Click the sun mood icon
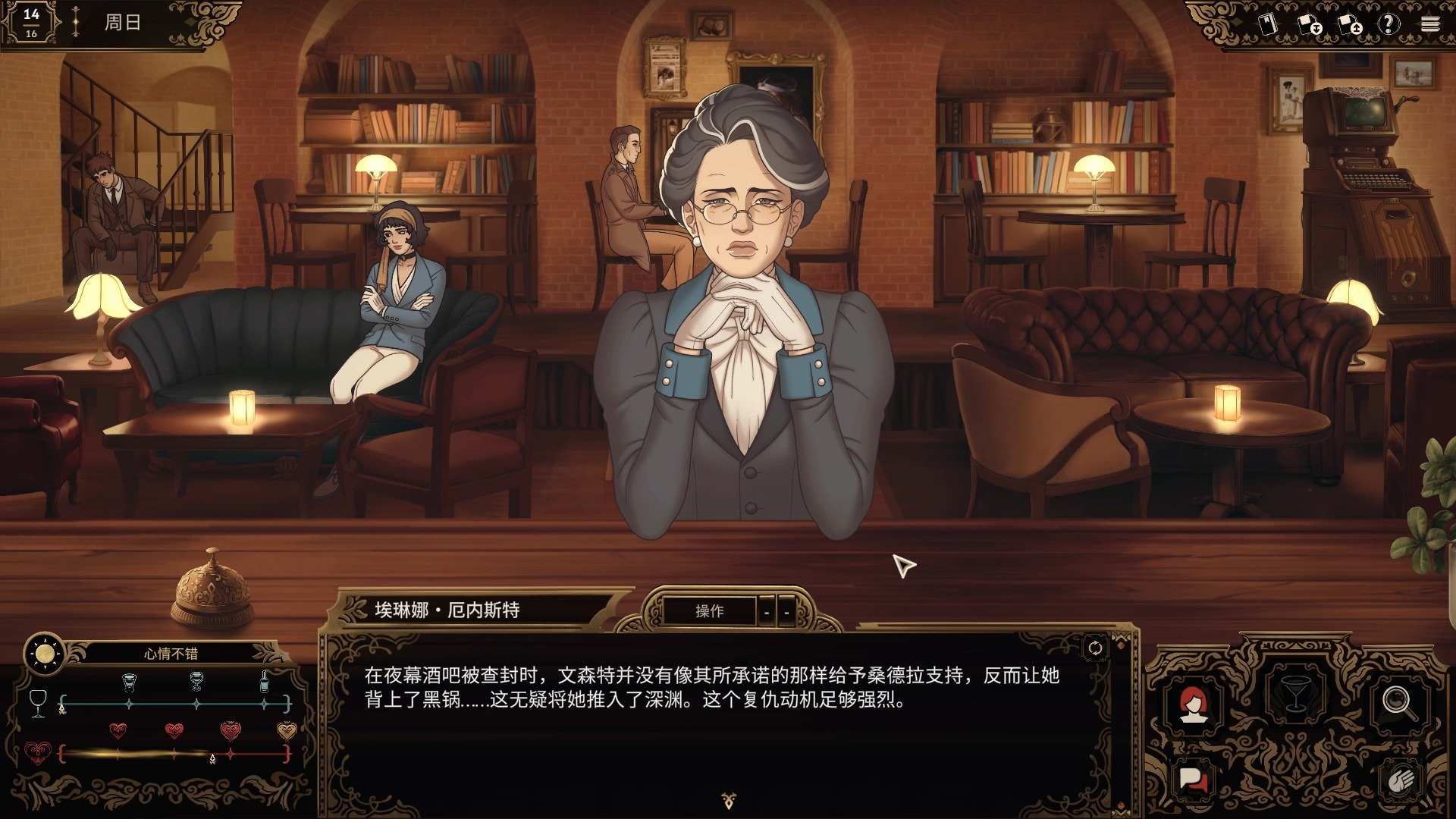 click(45, 653)
